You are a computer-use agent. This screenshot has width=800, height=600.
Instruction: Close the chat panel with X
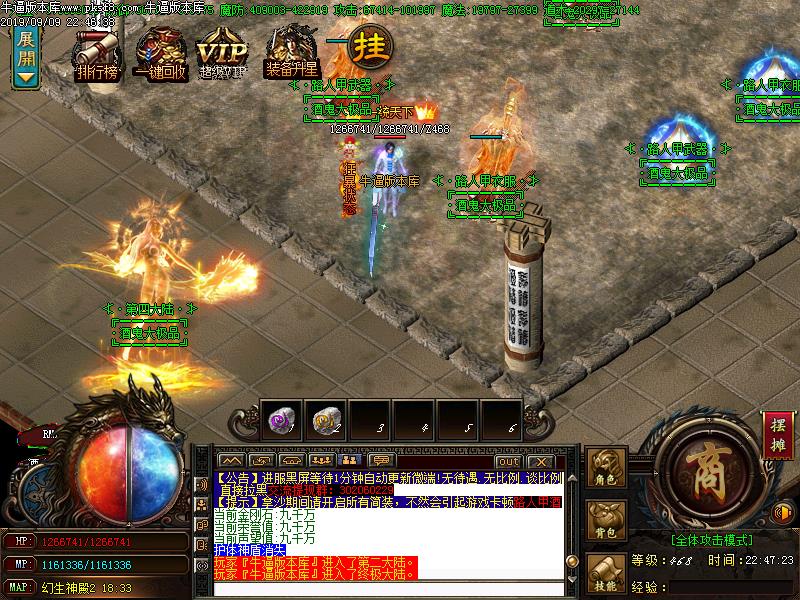pyautogui.click(x=539, y=461)
